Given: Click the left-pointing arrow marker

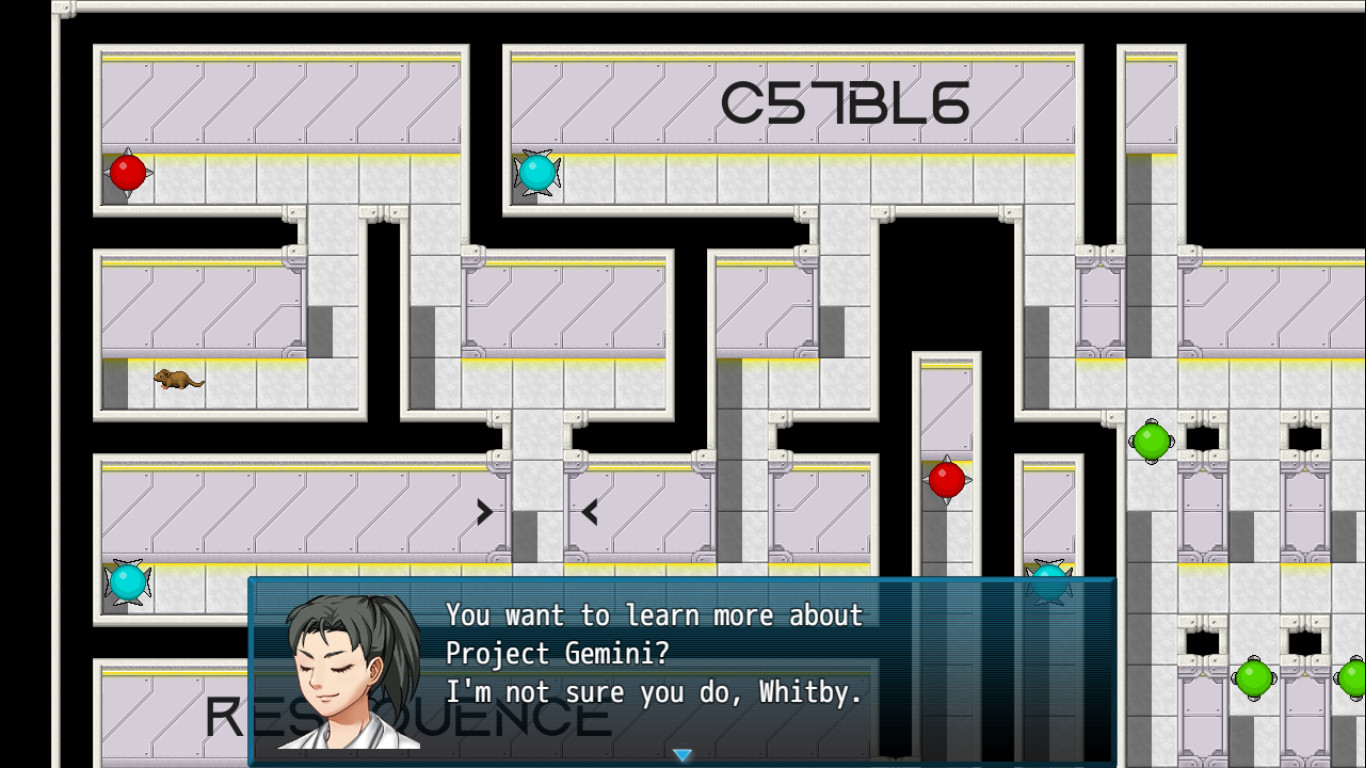Looking at the screenshot, I should pyautogui.click(x=589, y=511).
